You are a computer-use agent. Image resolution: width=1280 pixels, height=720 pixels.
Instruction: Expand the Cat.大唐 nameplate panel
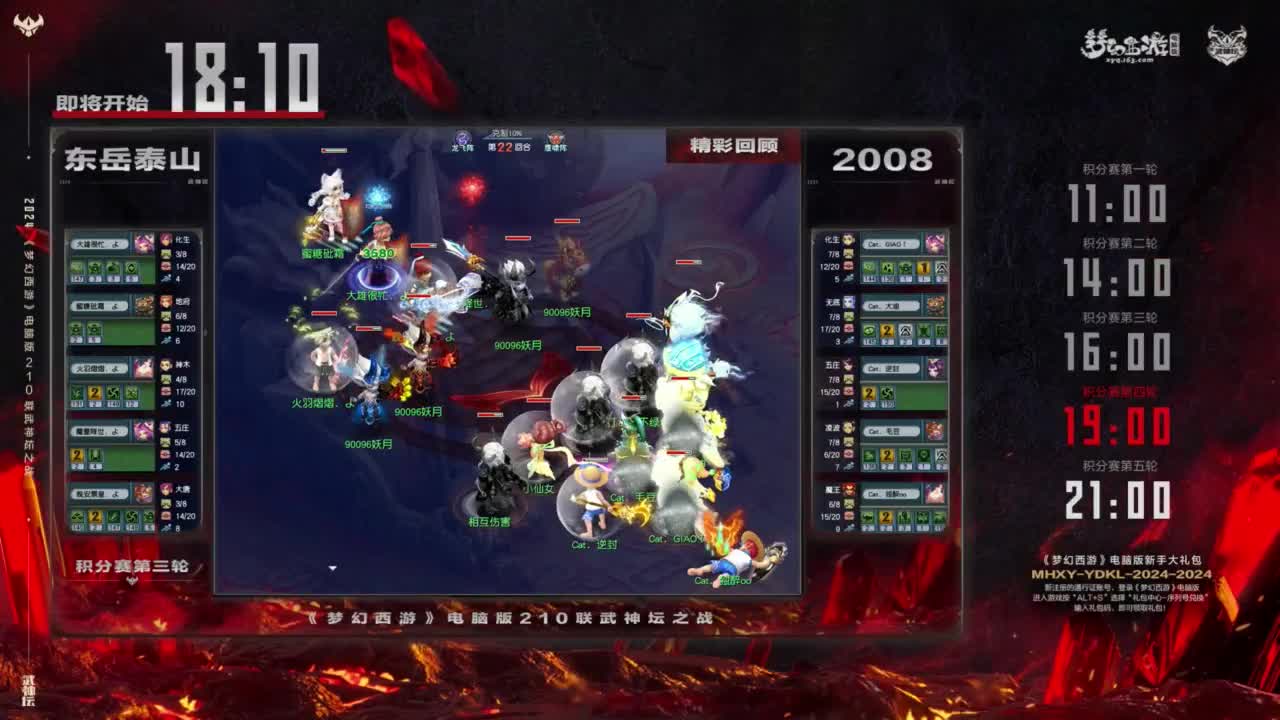coord(888,304)
